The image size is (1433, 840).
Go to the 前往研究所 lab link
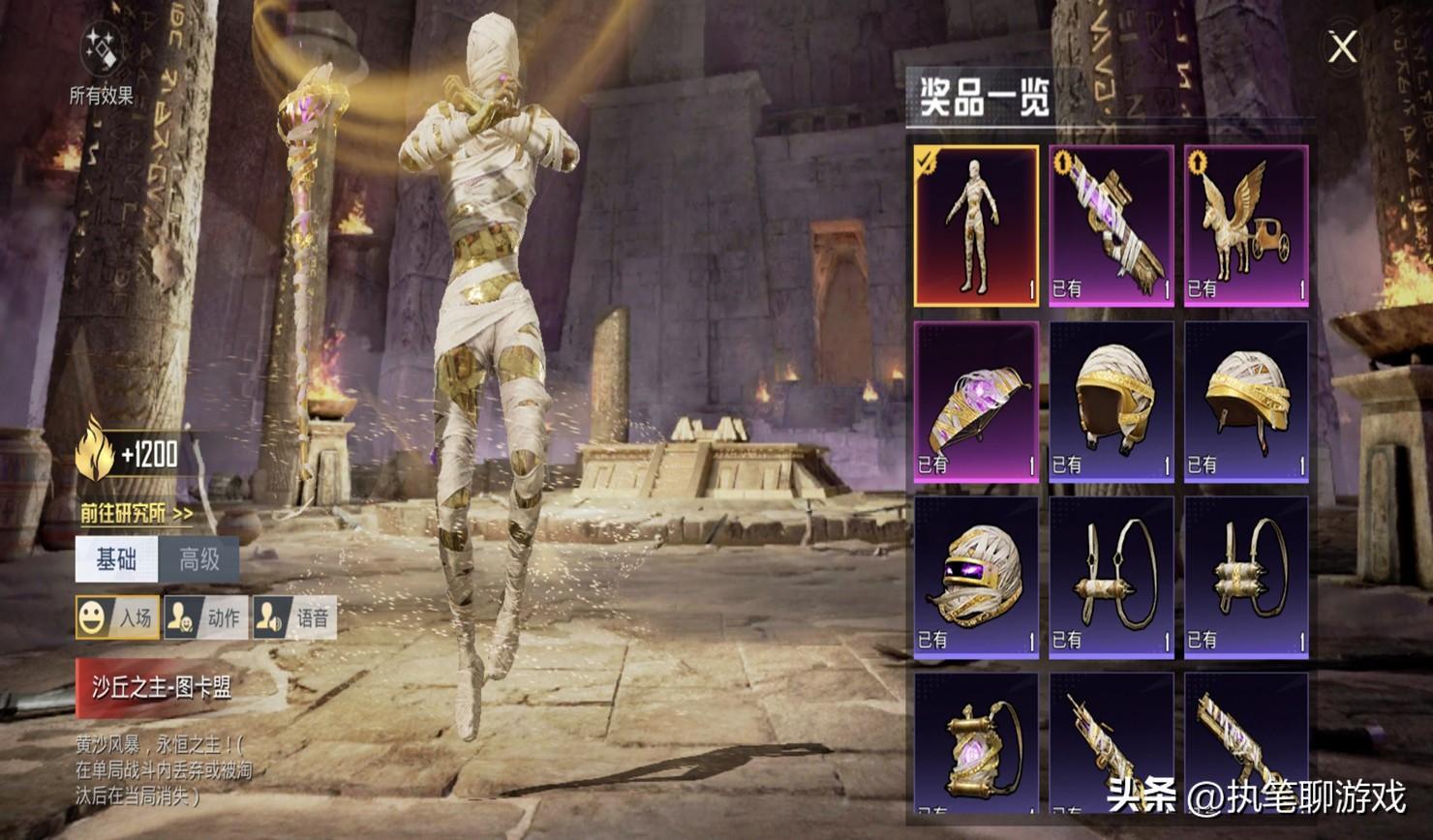(x=137, y=514)
